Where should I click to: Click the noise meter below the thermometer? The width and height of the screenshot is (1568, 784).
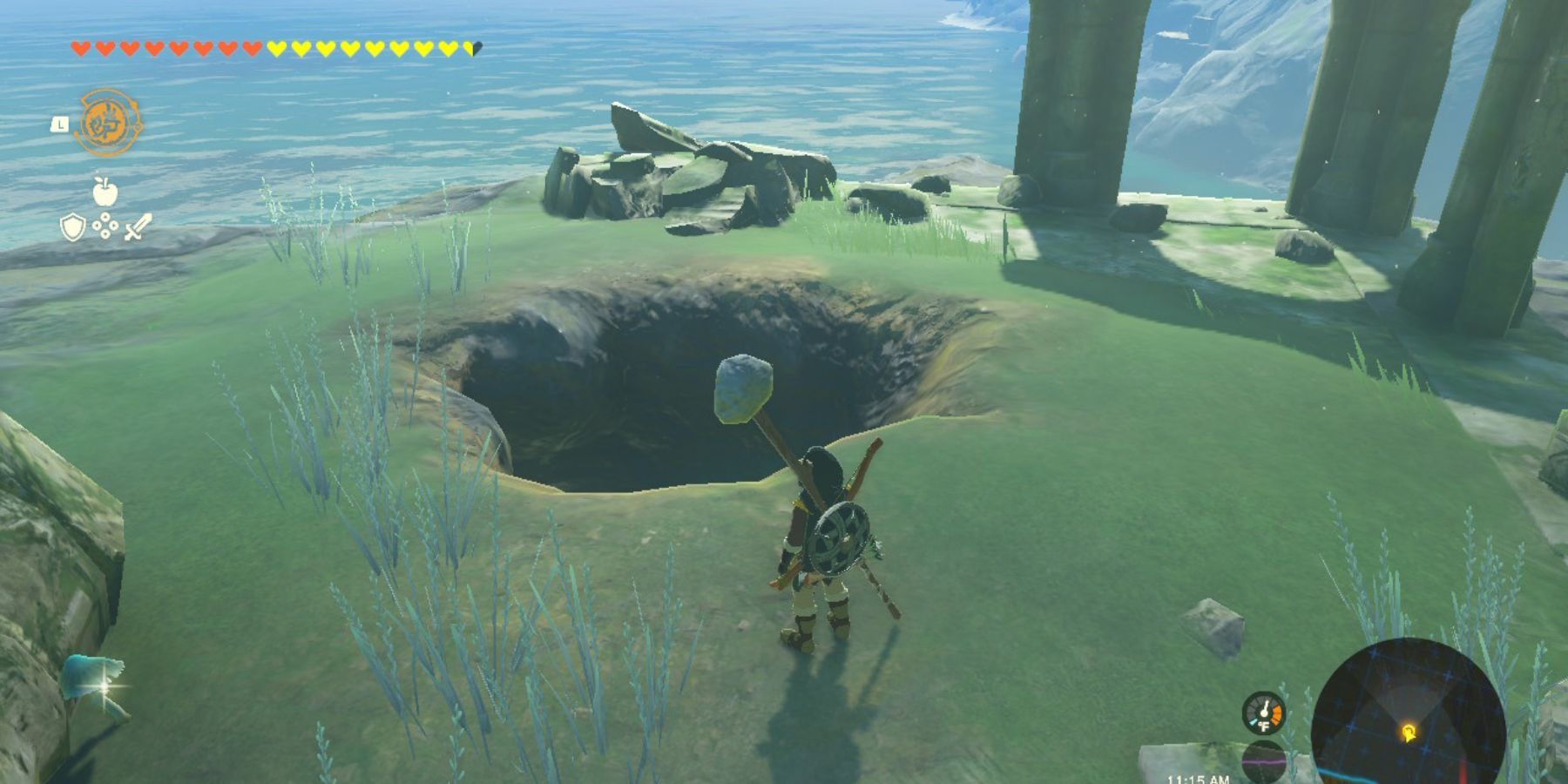[x=1264, y=760]
